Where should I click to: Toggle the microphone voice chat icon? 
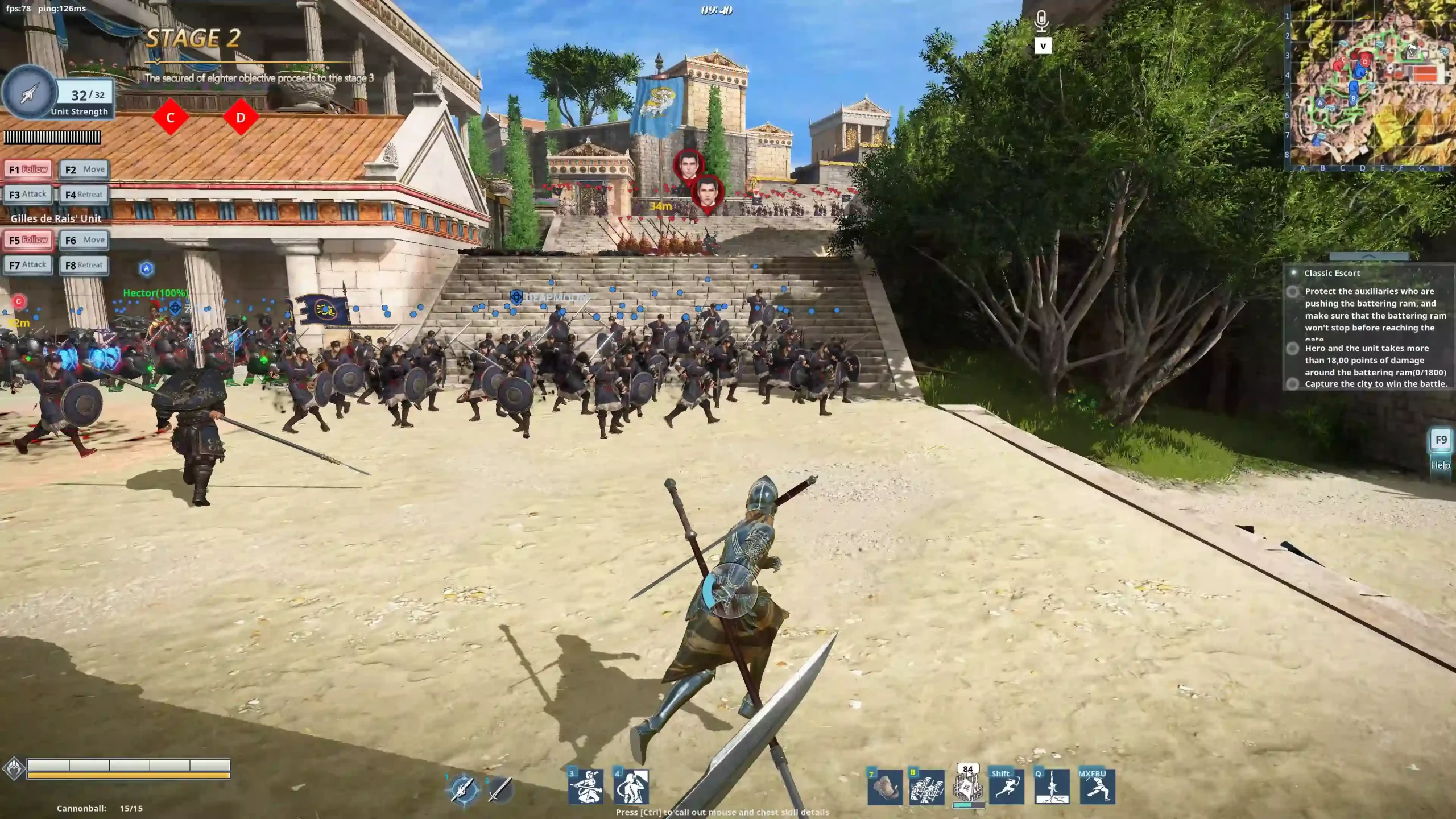[x=1041, y=22]
